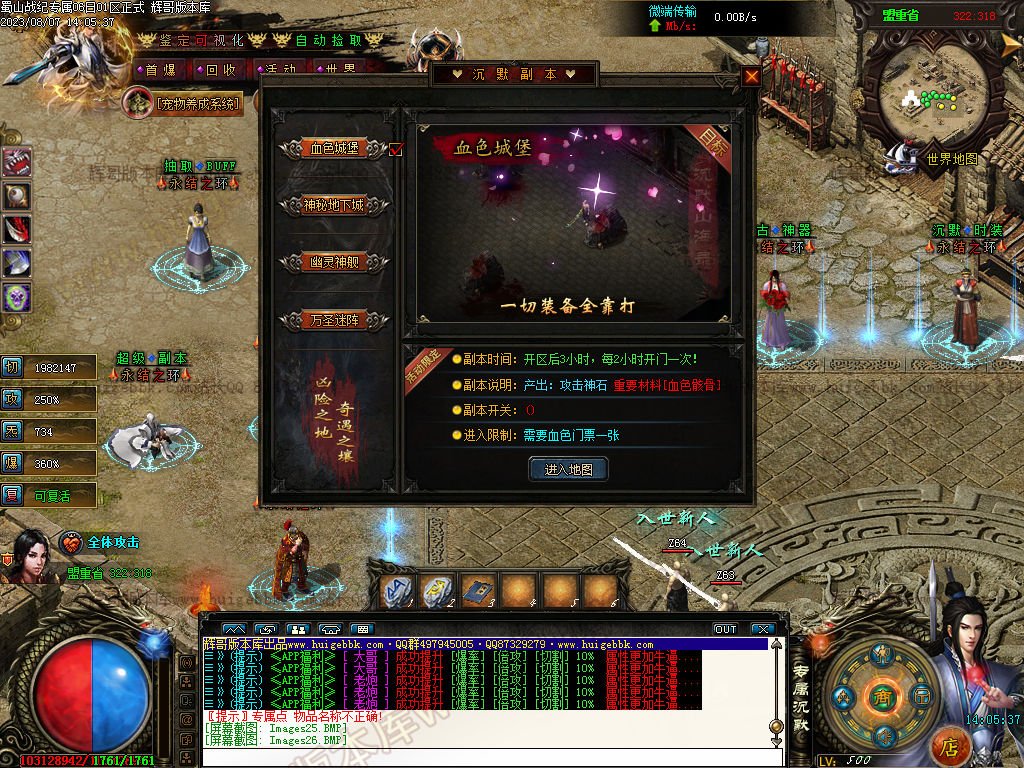
Task: Select the 幽灵神舰 dungeon
Action: tap(335, 262)
